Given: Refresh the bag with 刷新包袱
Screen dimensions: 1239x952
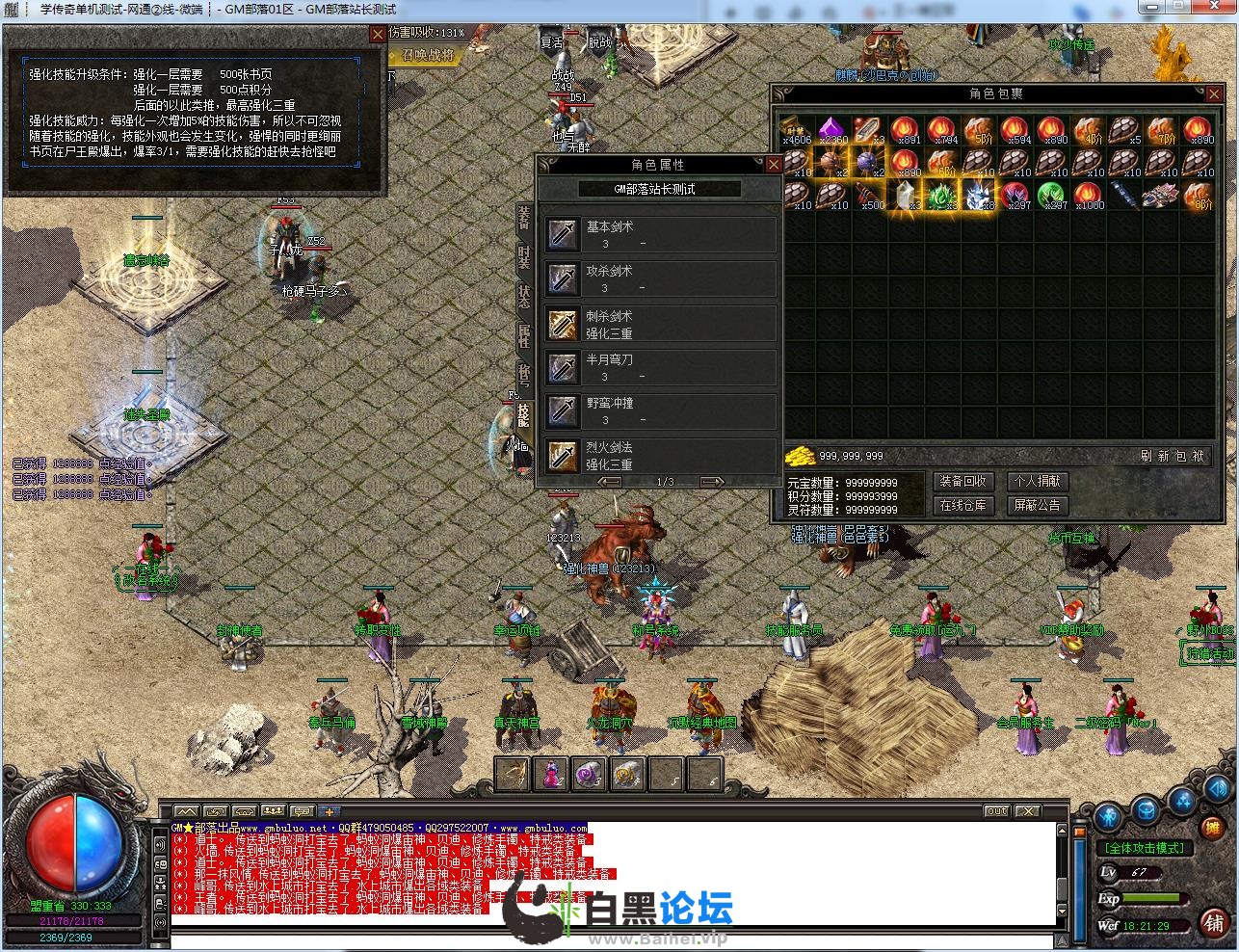Looking at the screenshot, I should click(x=1172, y=456).
